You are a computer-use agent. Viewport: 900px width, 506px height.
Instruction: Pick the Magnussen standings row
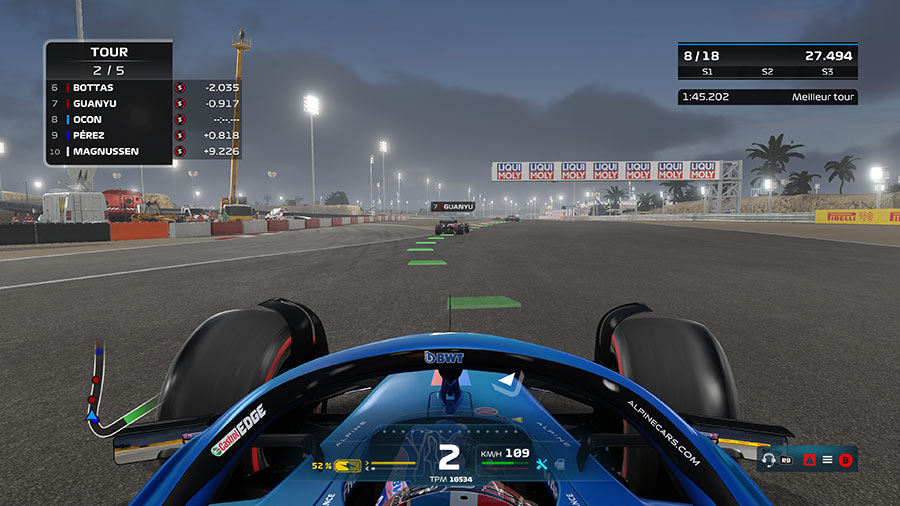tap(108, 152)
